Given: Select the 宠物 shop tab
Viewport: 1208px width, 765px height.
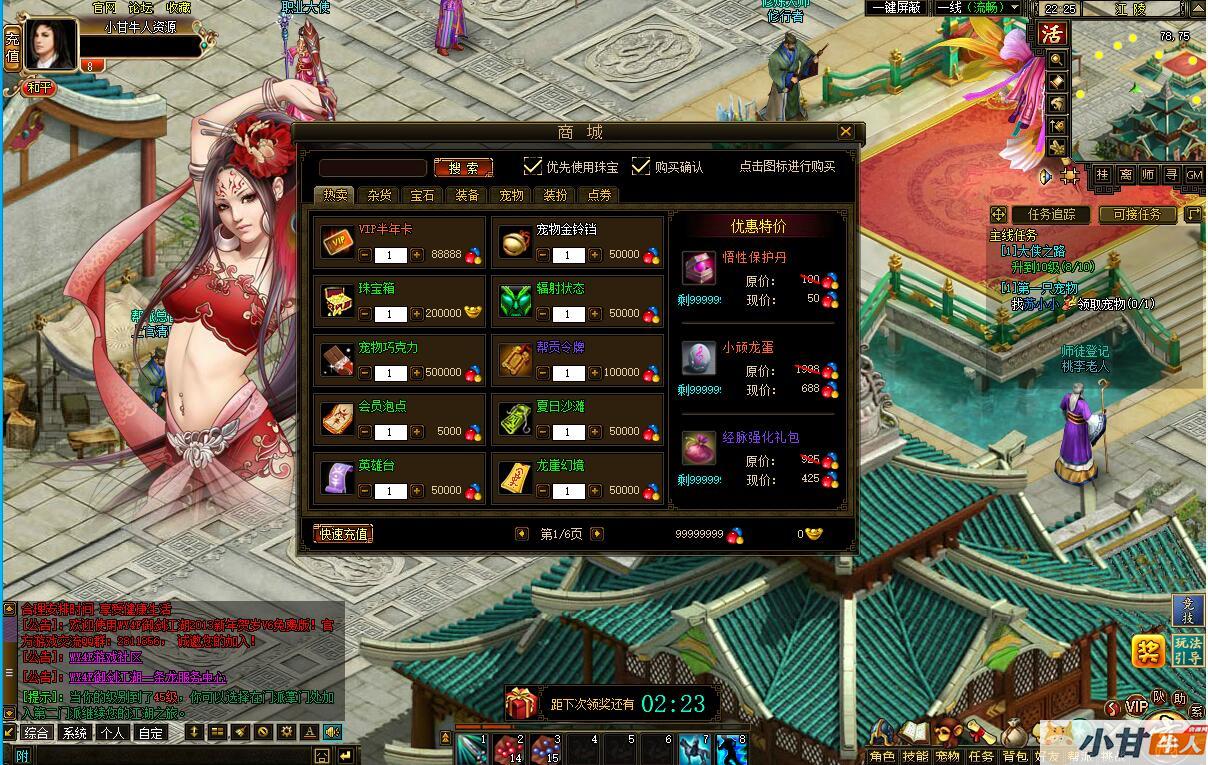Looking at the screenshot, I should [511, 195].
